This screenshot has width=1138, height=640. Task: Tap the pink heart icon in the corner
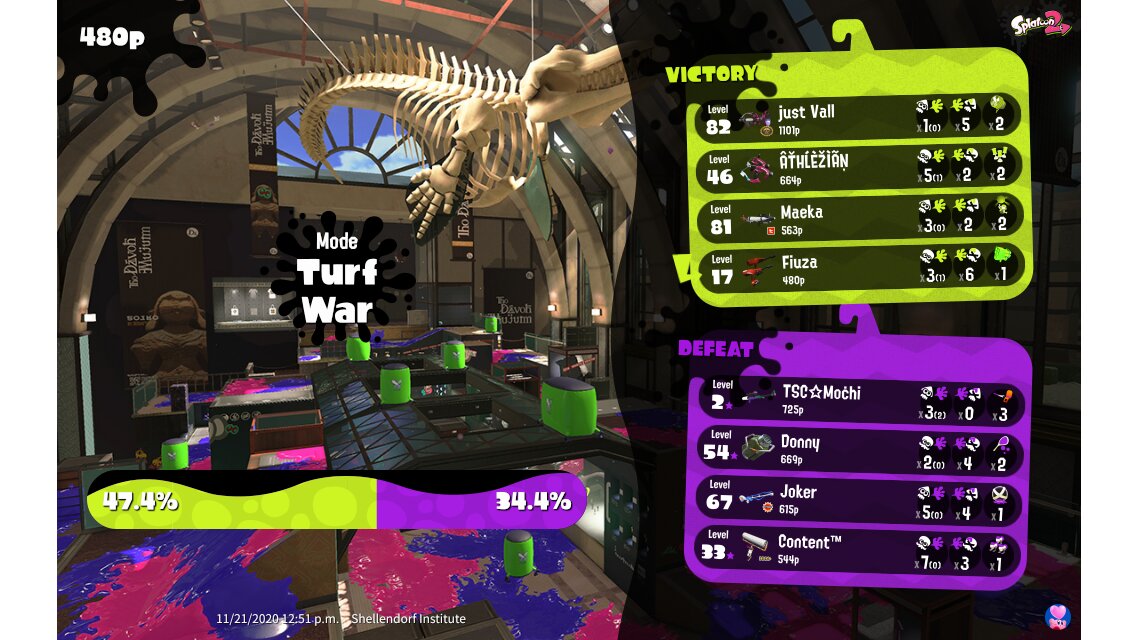point(1057,616)
